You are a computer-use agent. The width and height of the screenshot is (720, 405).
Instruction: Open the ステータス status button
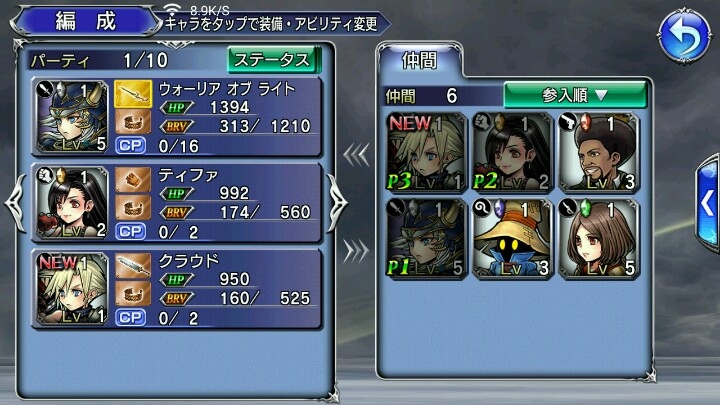[271, 59]
